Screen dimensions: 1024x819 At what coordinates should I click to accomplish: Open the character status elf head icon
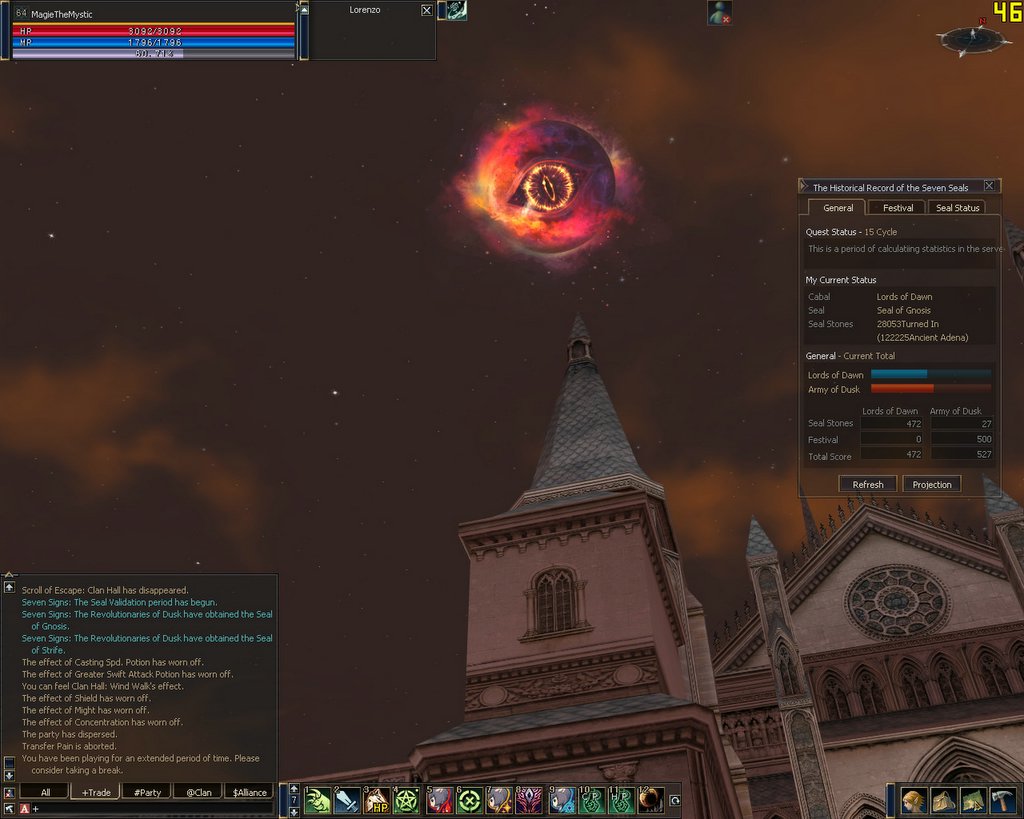914,801
